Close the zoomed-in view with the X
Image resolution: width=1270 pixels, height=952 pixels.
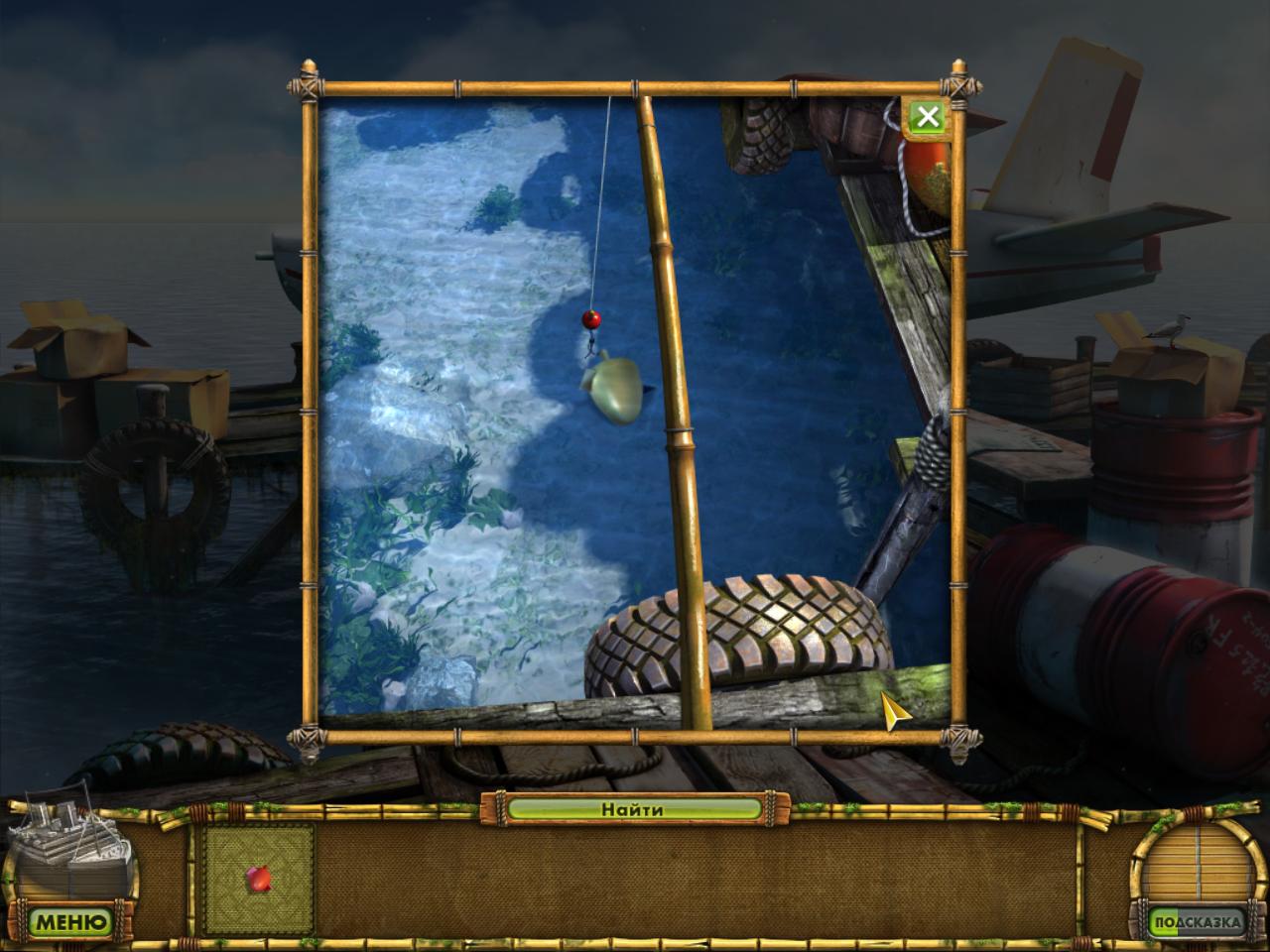coord(927,118)
